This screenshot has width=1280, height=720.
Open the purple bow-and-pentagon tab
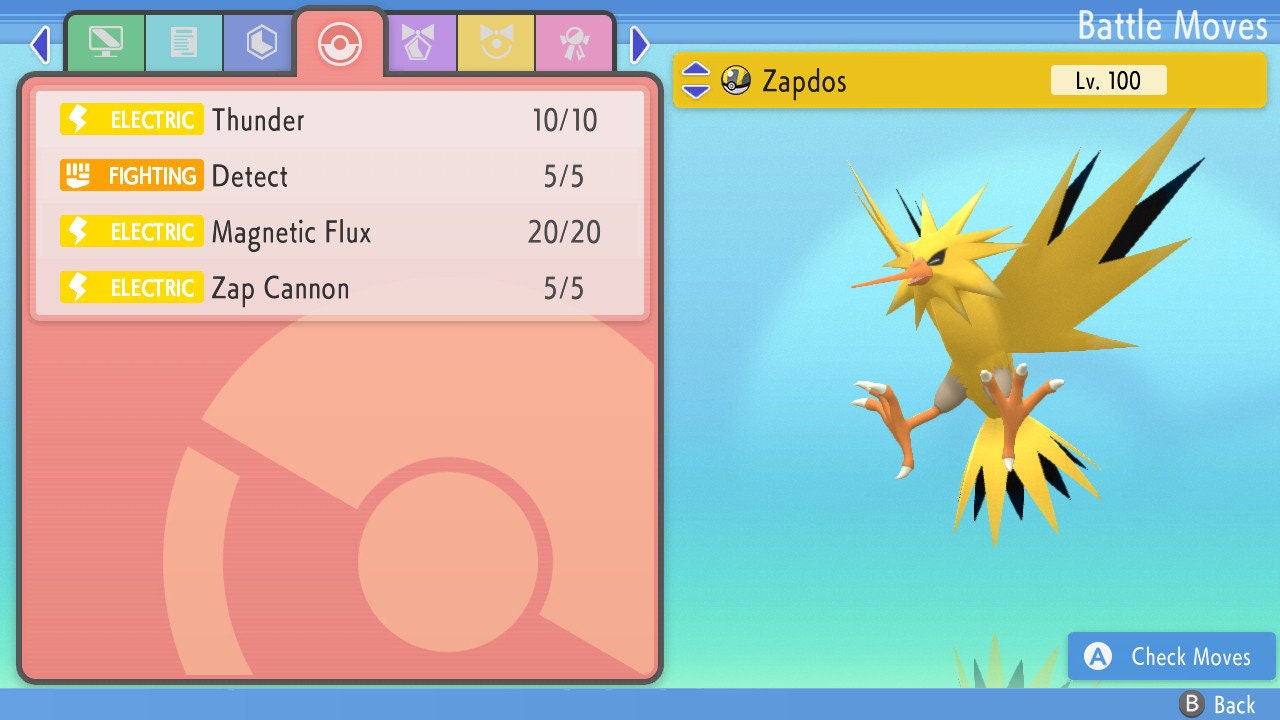tap(420, 43)
